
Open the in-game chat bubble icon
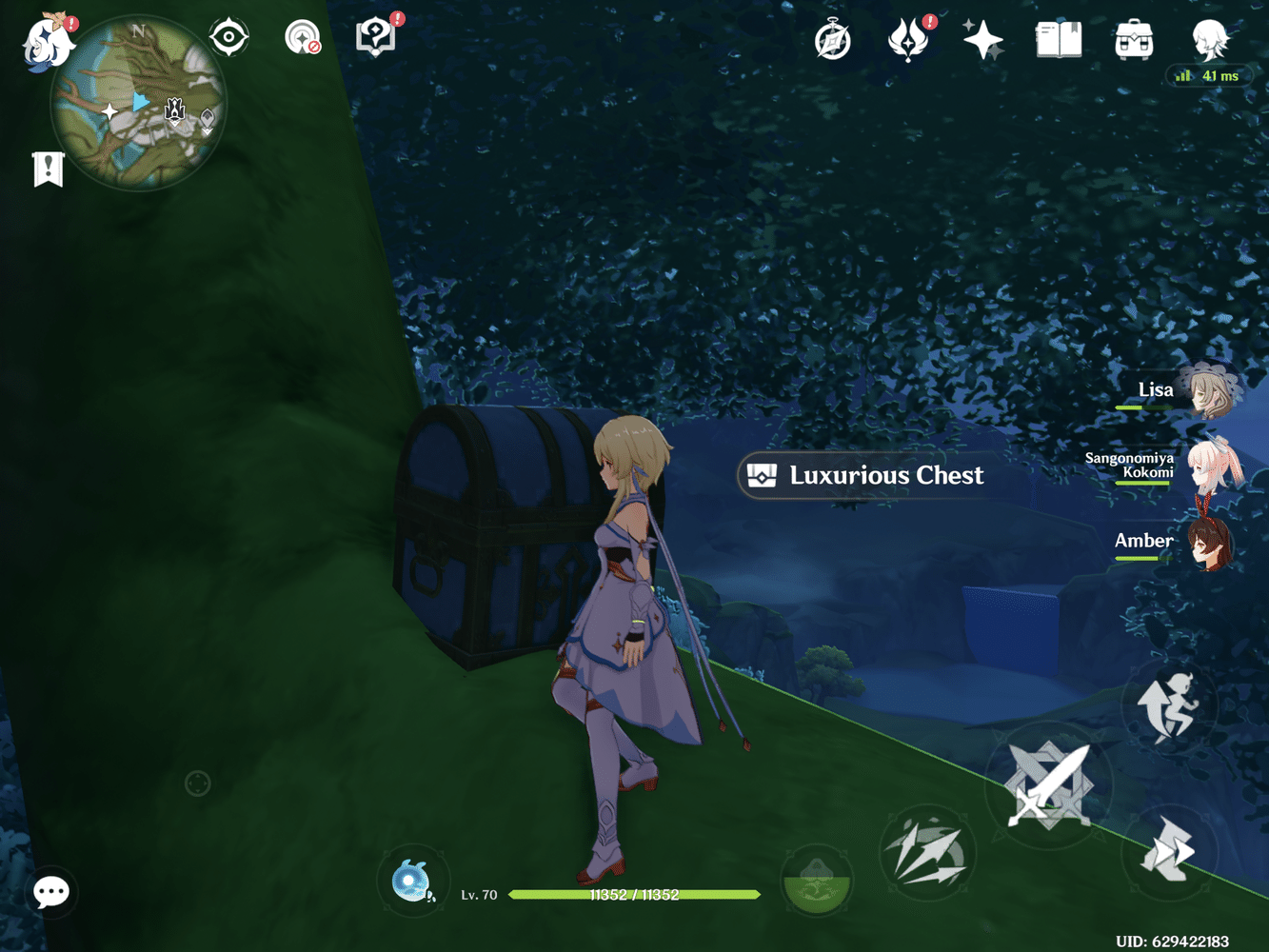pyautogui.click(x=50, y=892)
